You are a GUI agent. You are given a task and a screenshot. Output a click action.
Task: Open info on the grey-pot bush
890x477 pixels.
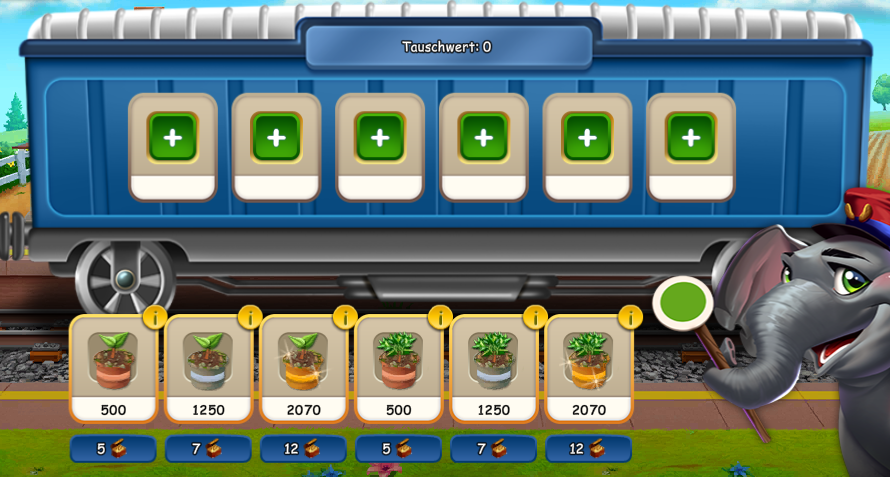[535, 317]
